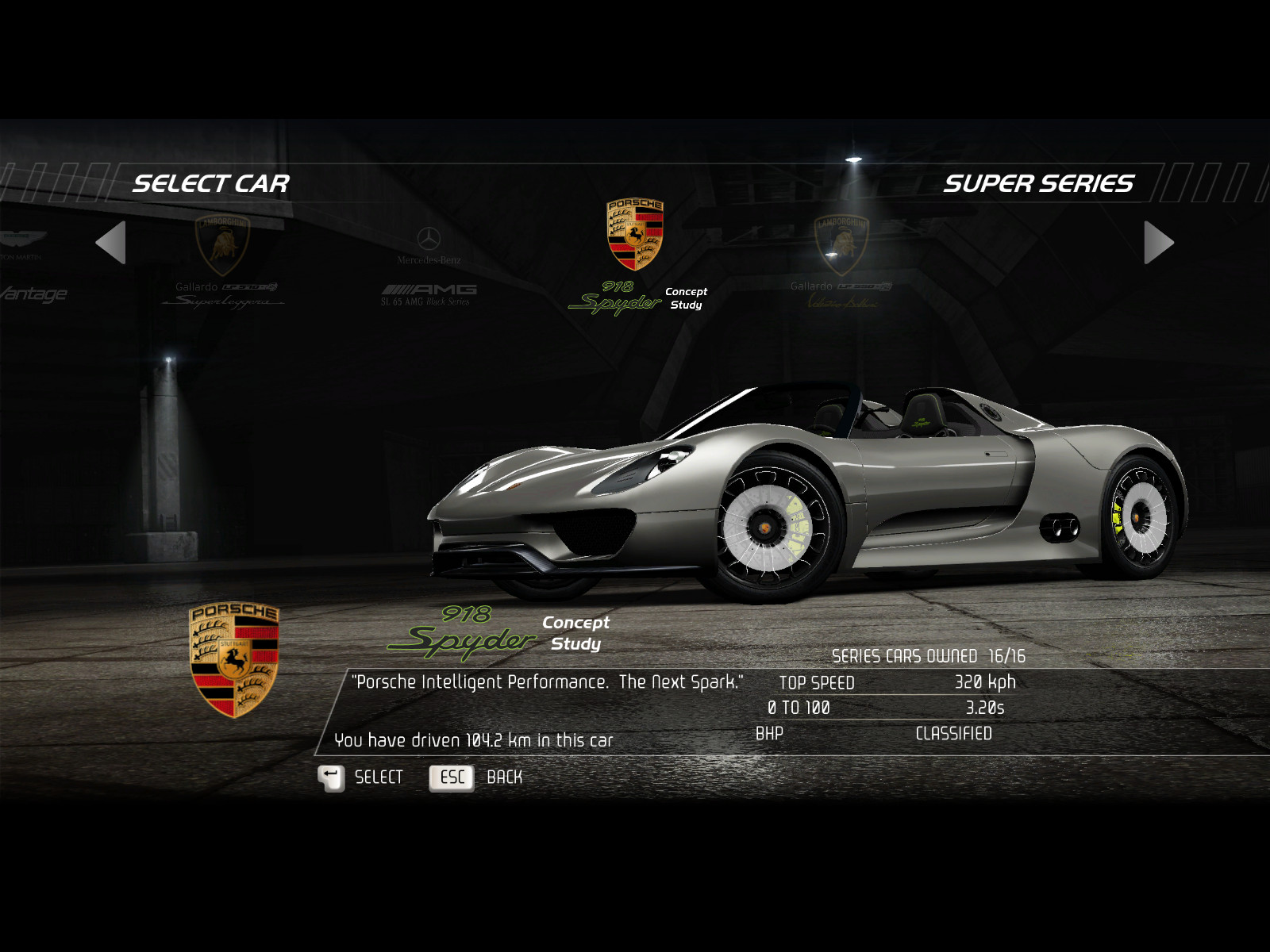Confirm the car with the SELECT label
The height and width of the screenshot is (952, 1270).
379,777
